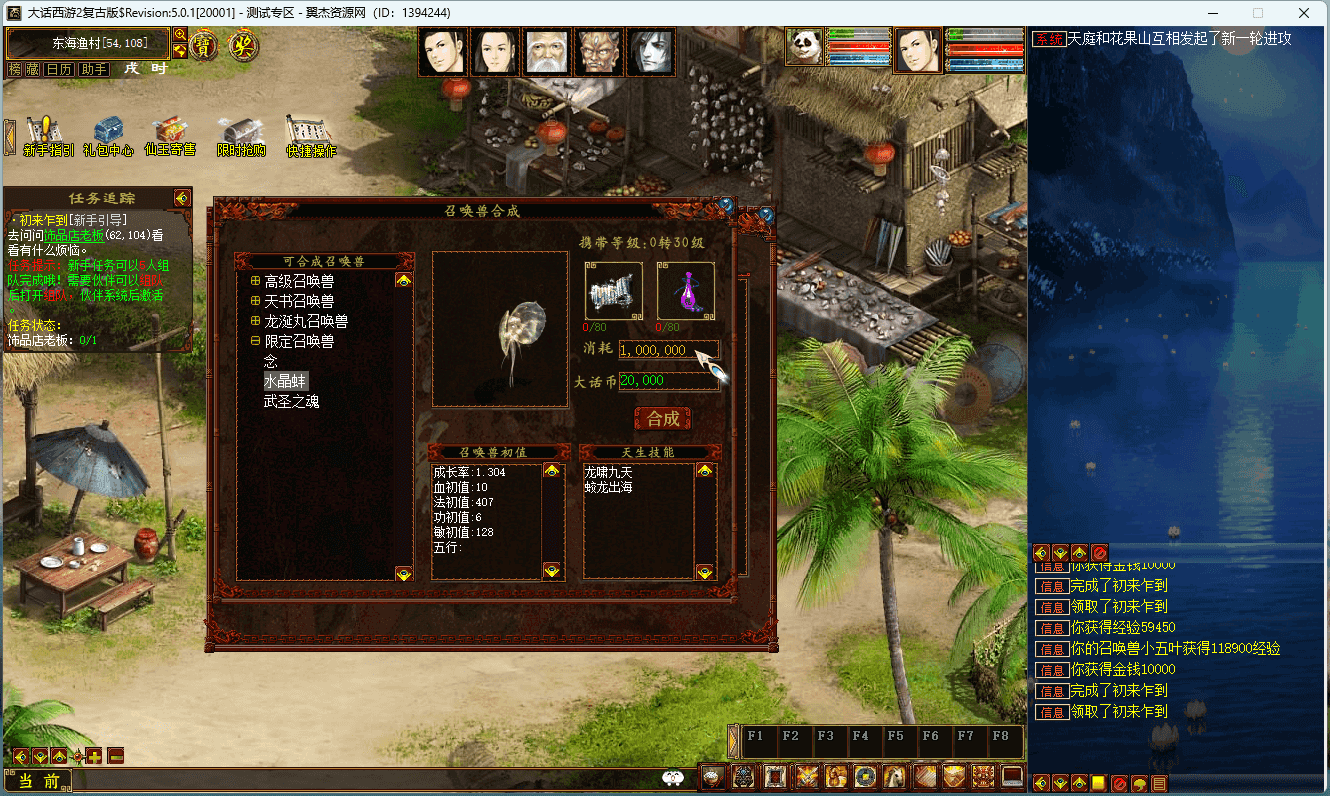Open 仙玉寄售 consignment chest
Screen dimensions: 1330x796
pos(170,136)
